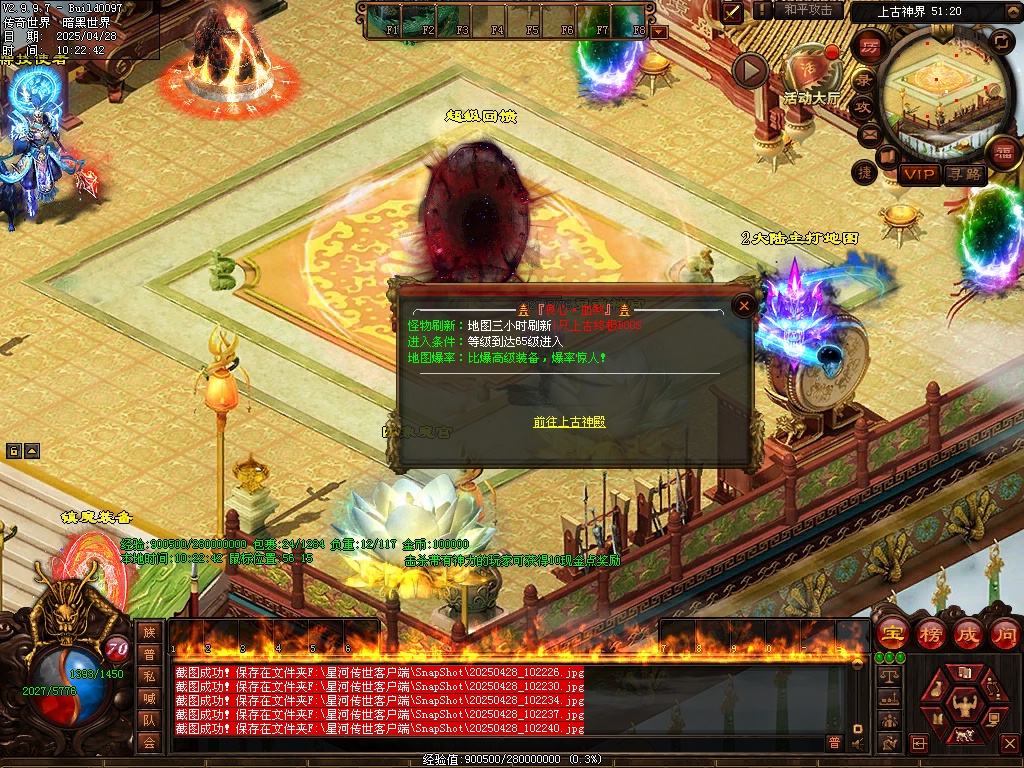
Task: Activate the 寻路 pathfinding button
Action: [x=964, y=175]
